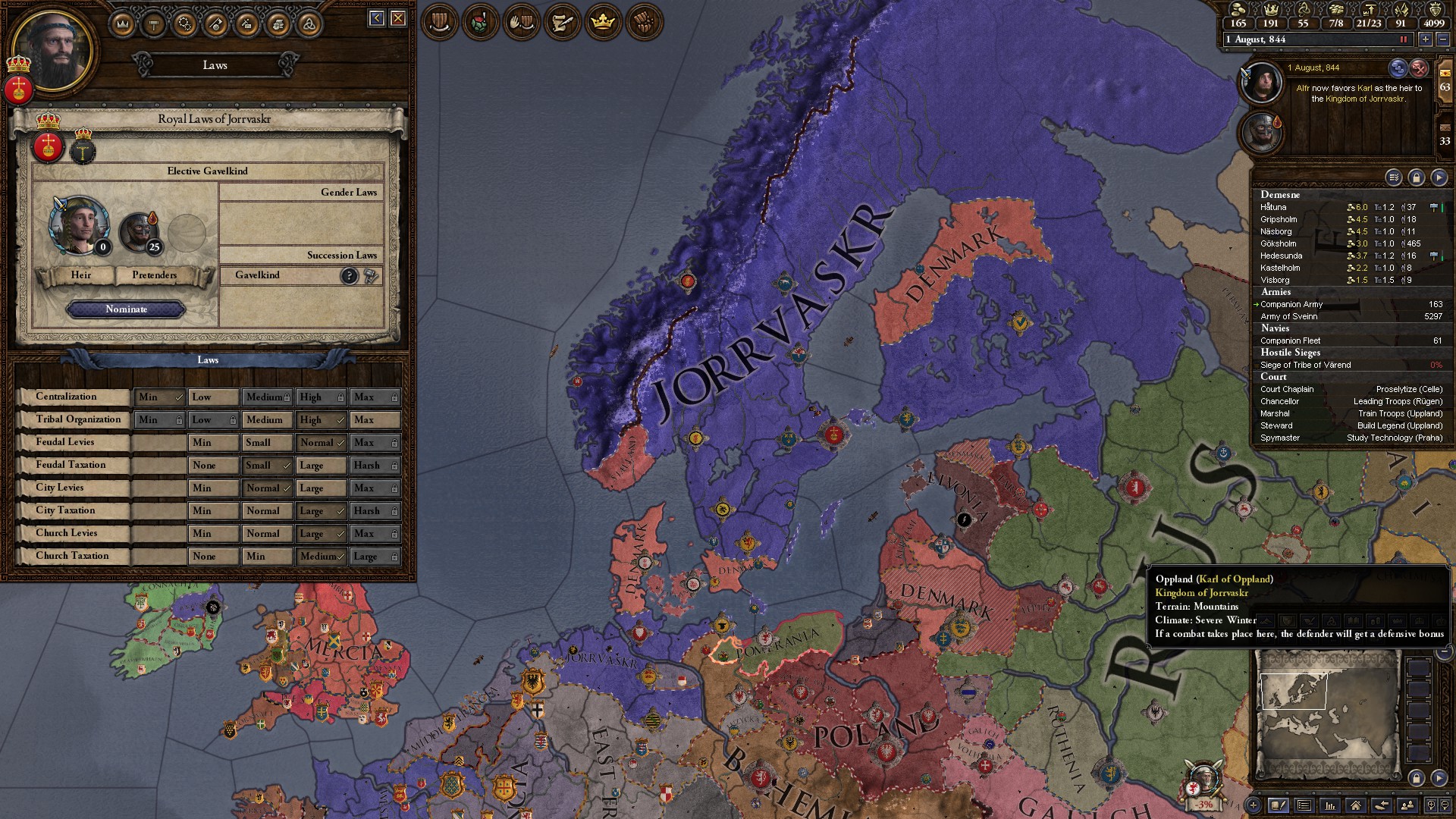Decrease game speed with the minus control
Image resolution: width=1456 pixels, height=819 pixels.
1443,39
